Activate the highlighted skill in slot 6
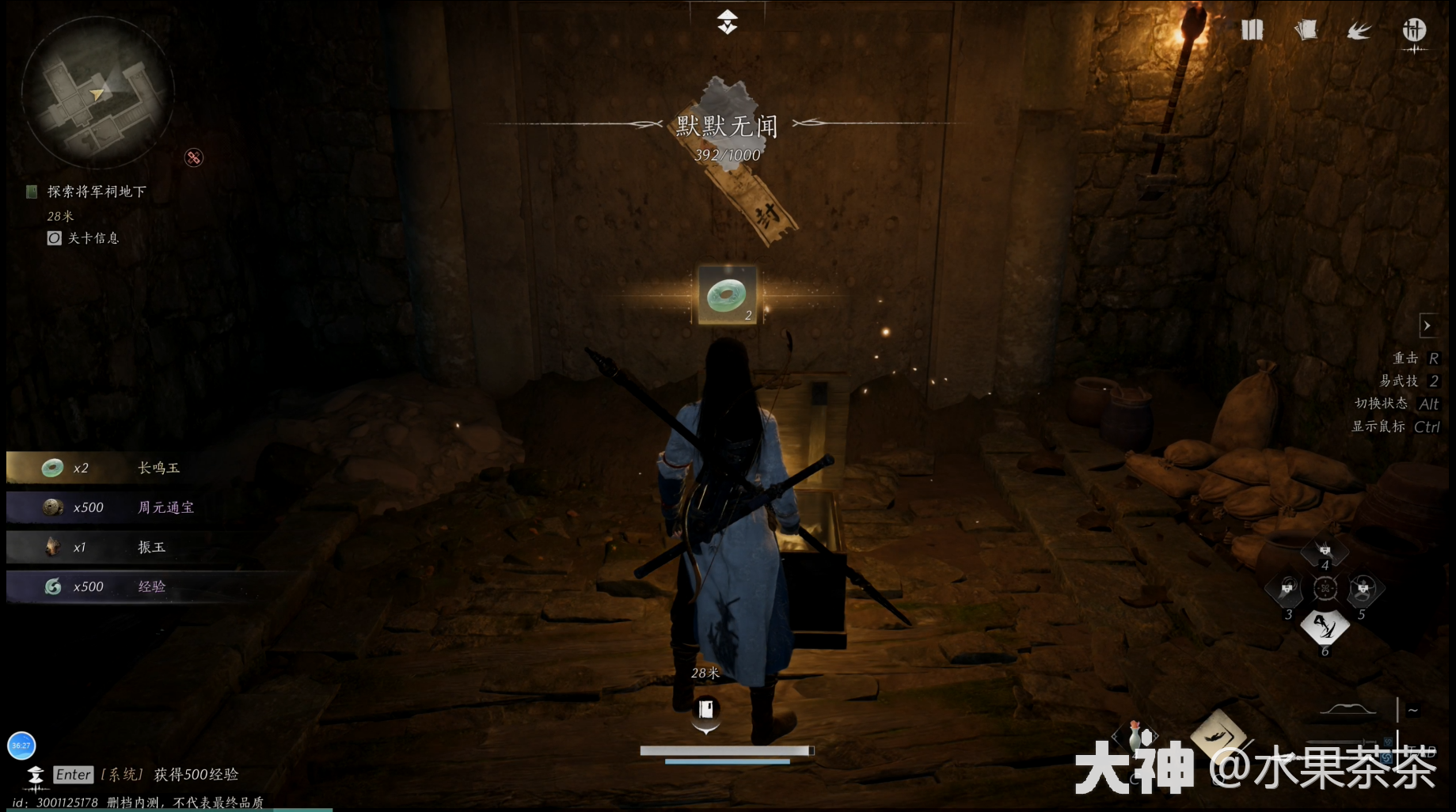This screenshot has width=1456, height=812. pyautogui.click(x=1325, y=627)
